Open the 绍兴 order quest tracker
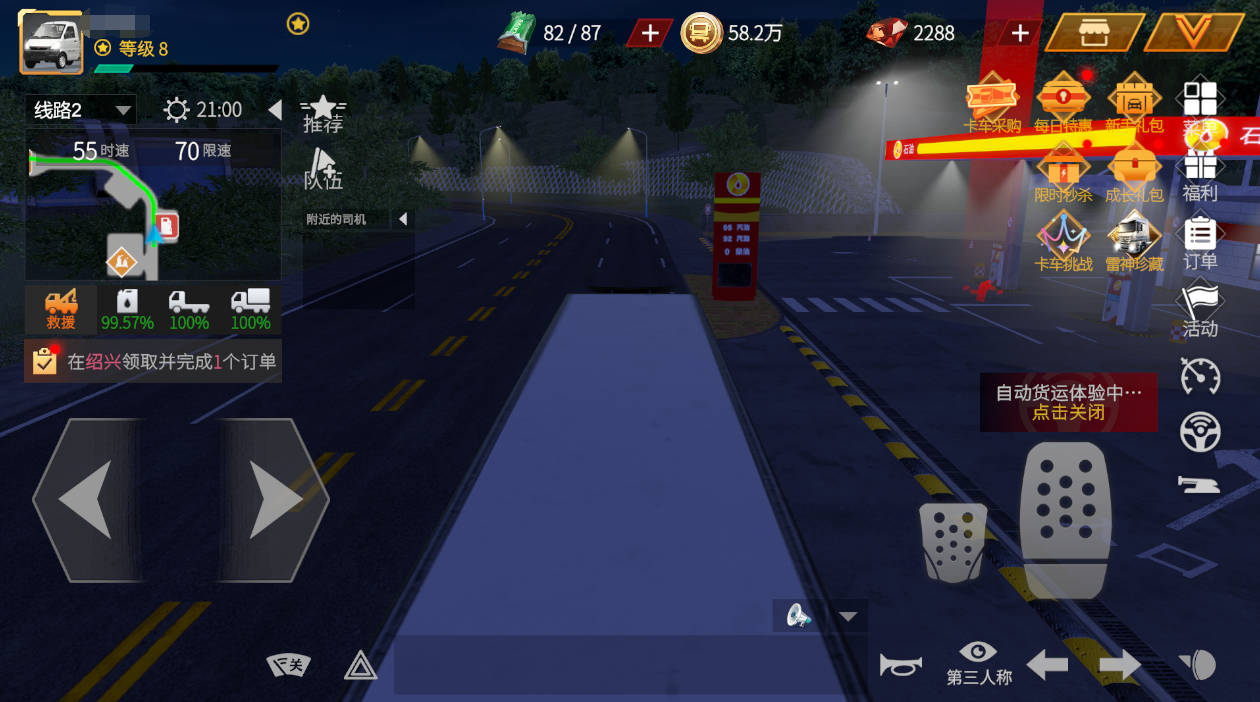The image size is (1260, 702). point(154,361)
